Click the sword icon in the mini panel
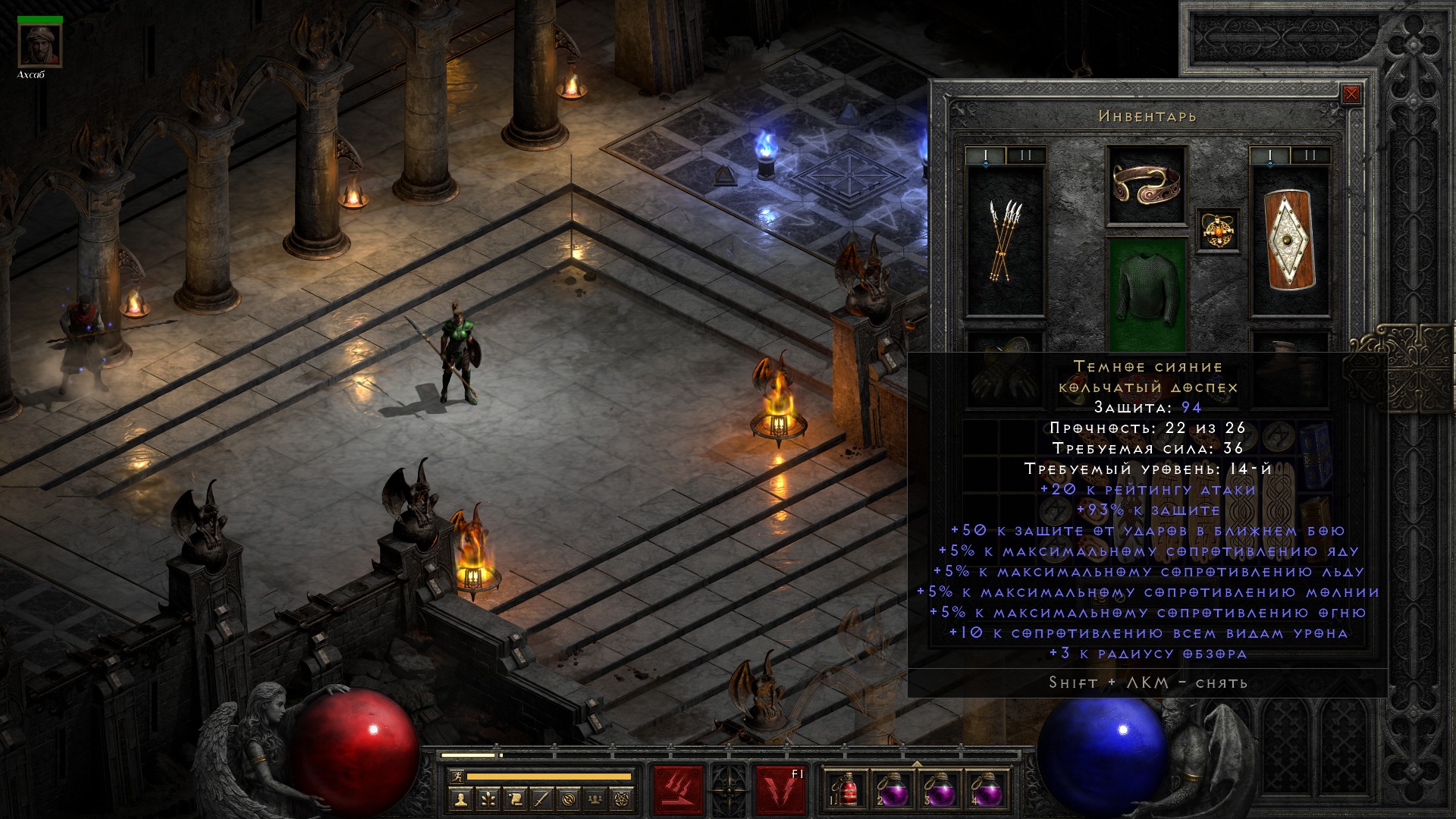The image size is (1456, 819). [541, 799]
